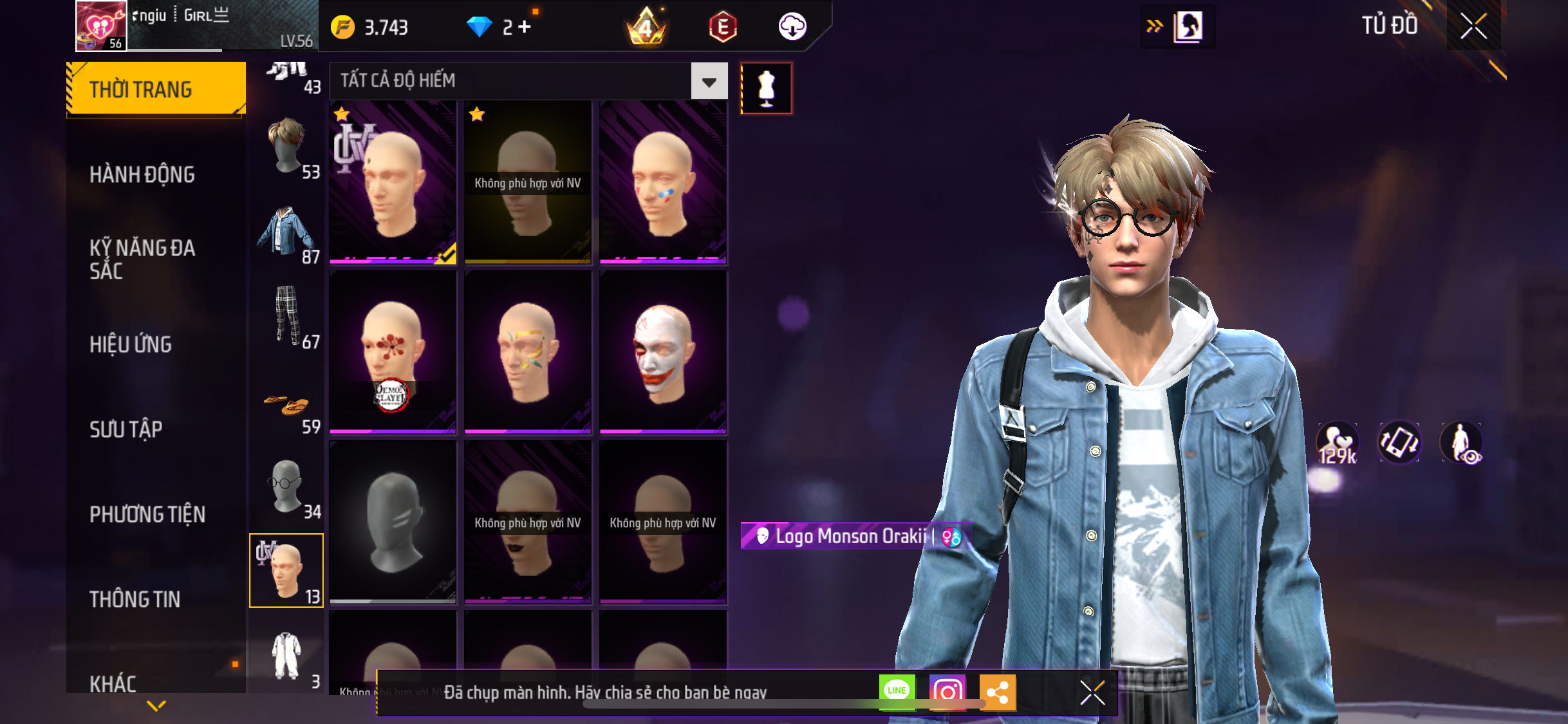
Task: Click the mannequin outfit preset button
Action: (766, 88)
